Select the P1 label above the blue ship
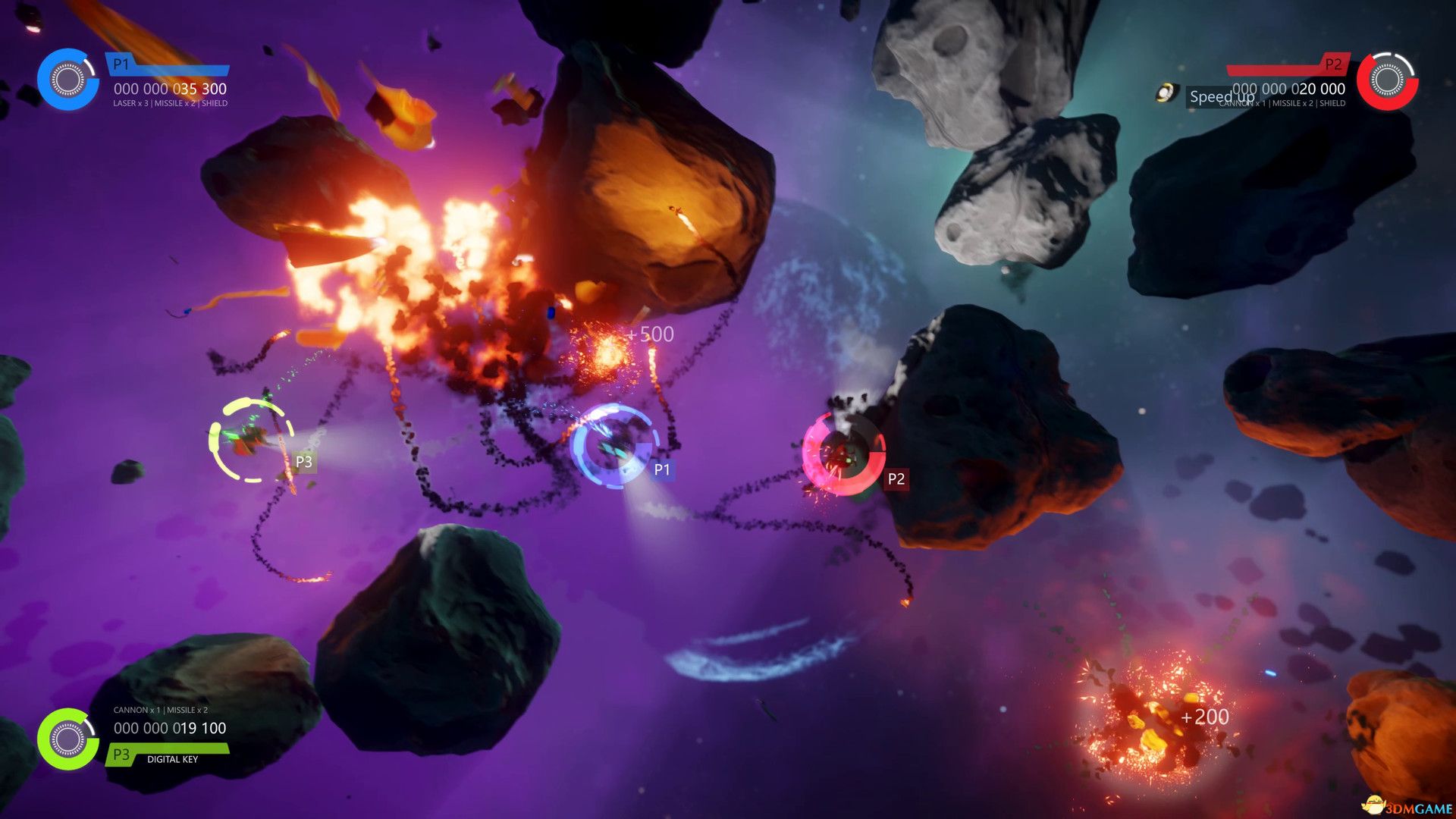1456x819 pixels. (661, 469)
